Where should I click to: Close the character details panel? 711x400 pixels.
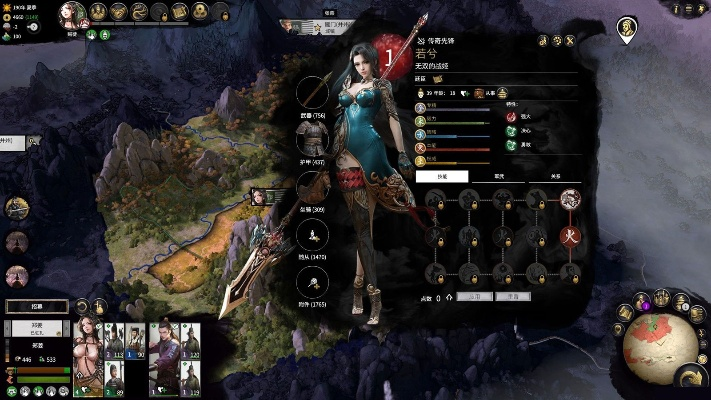570,41
